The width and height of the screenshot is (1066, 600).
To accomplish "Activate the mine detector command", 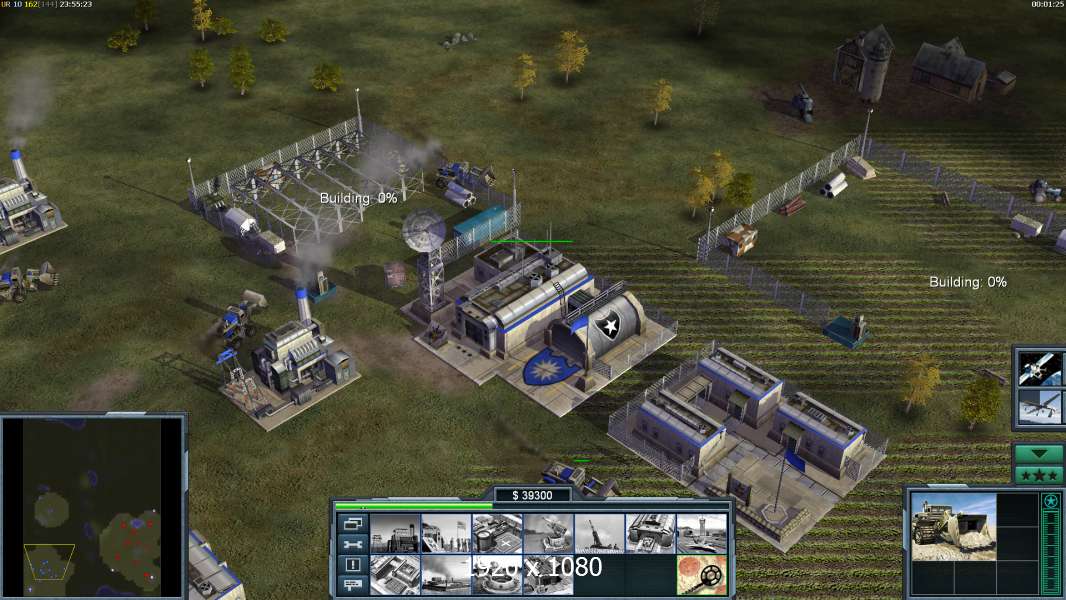I will click(x=701, y=574).
